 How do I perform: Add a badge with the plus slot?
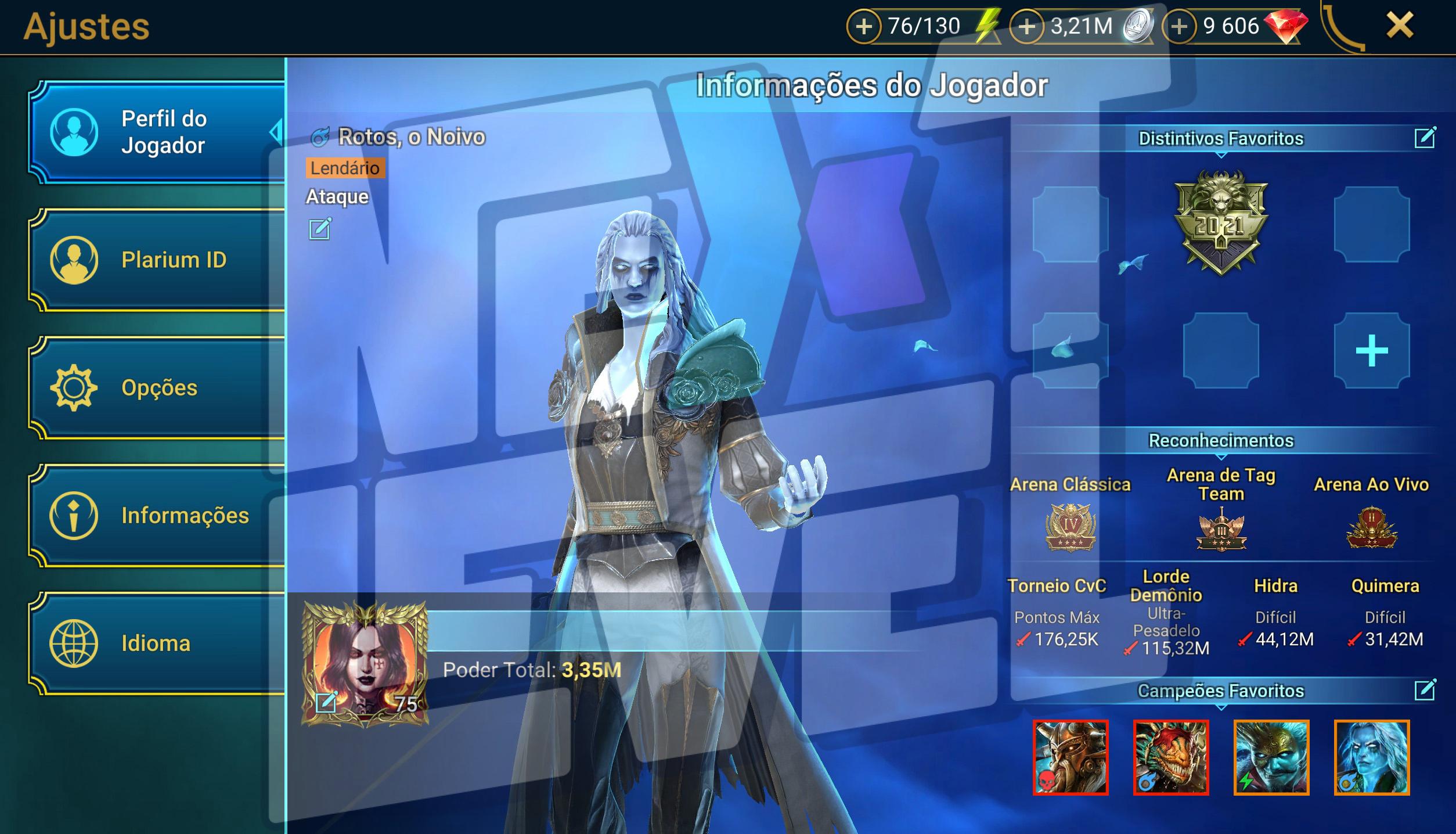[x=1372, y=351]
